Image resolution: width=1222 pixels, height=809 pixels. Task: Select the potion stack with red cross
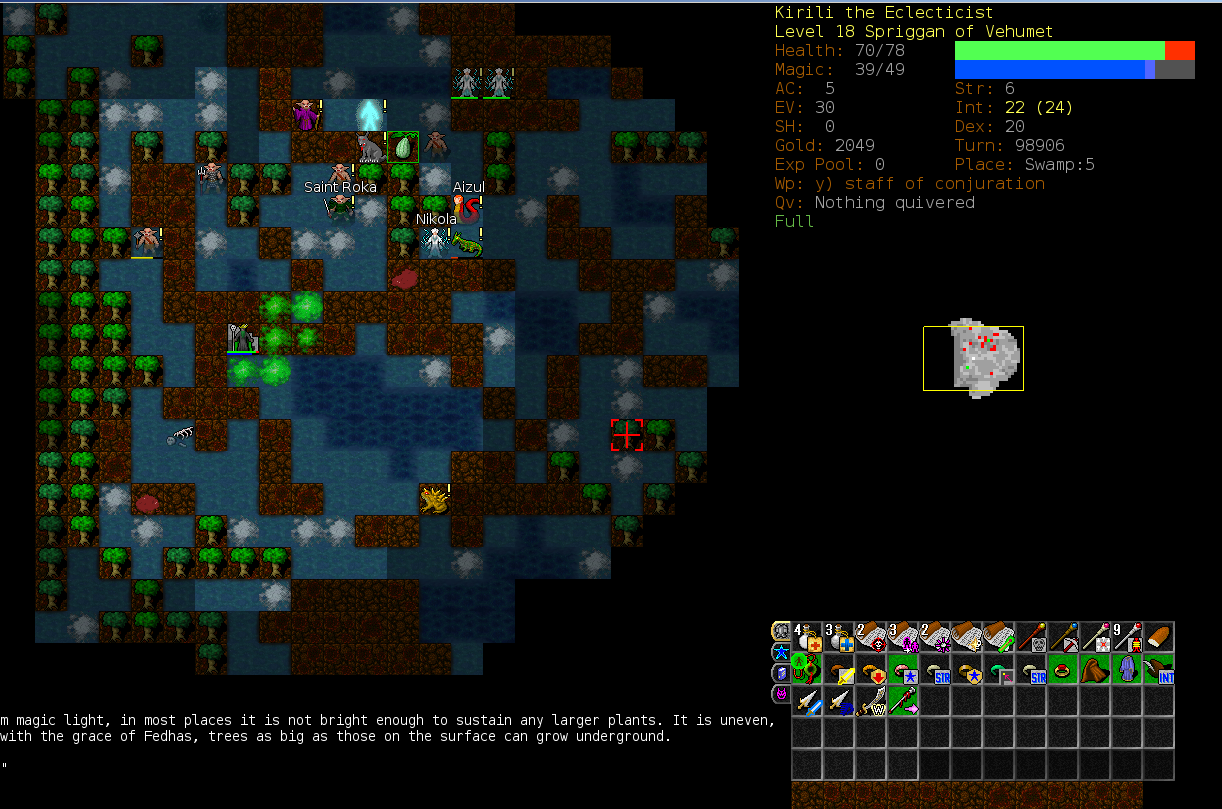pyautogui.click(x=808, y=638)
